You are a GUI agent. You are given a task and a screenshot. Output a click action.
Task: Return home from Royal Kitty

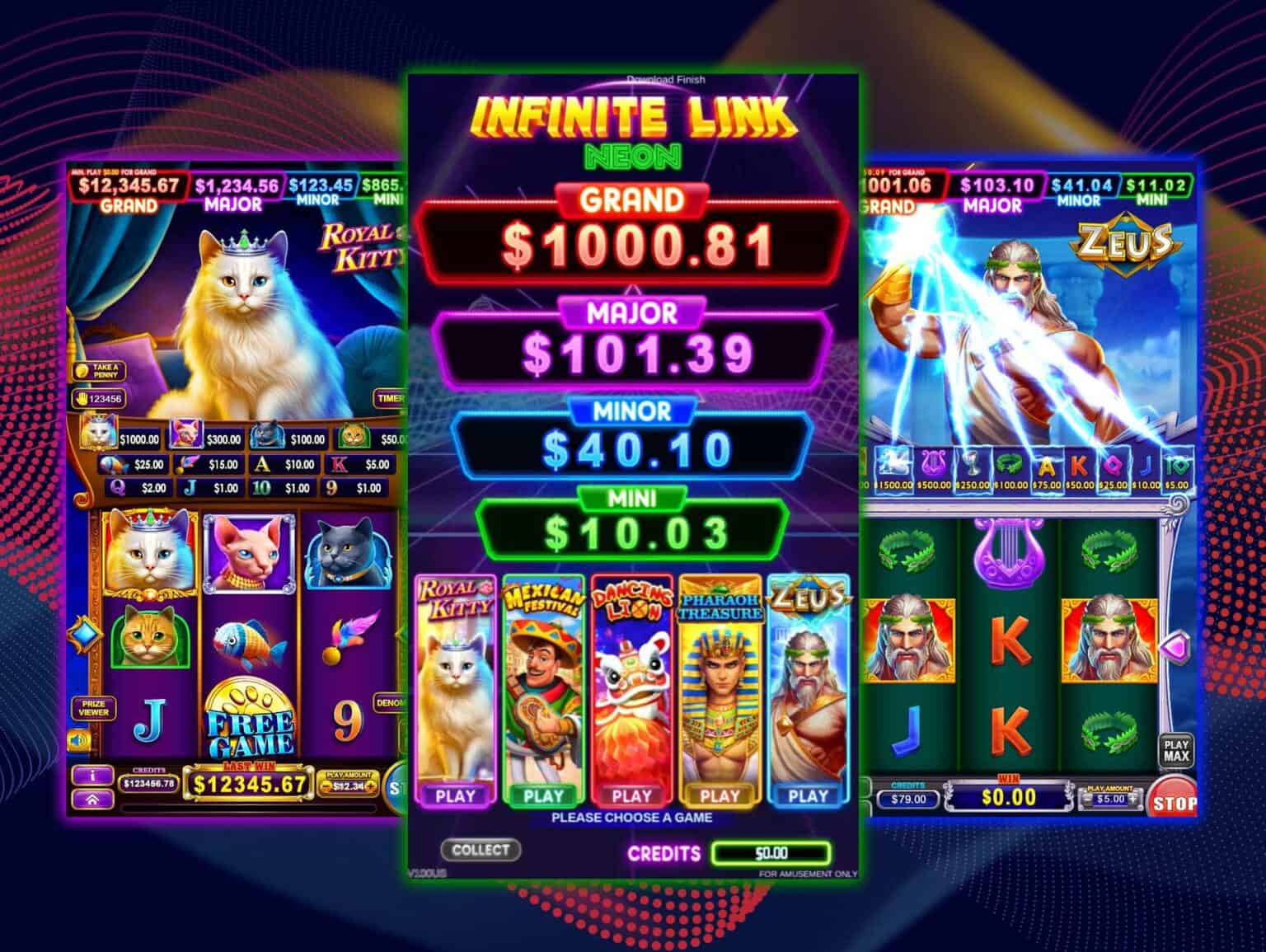[92, 799]
